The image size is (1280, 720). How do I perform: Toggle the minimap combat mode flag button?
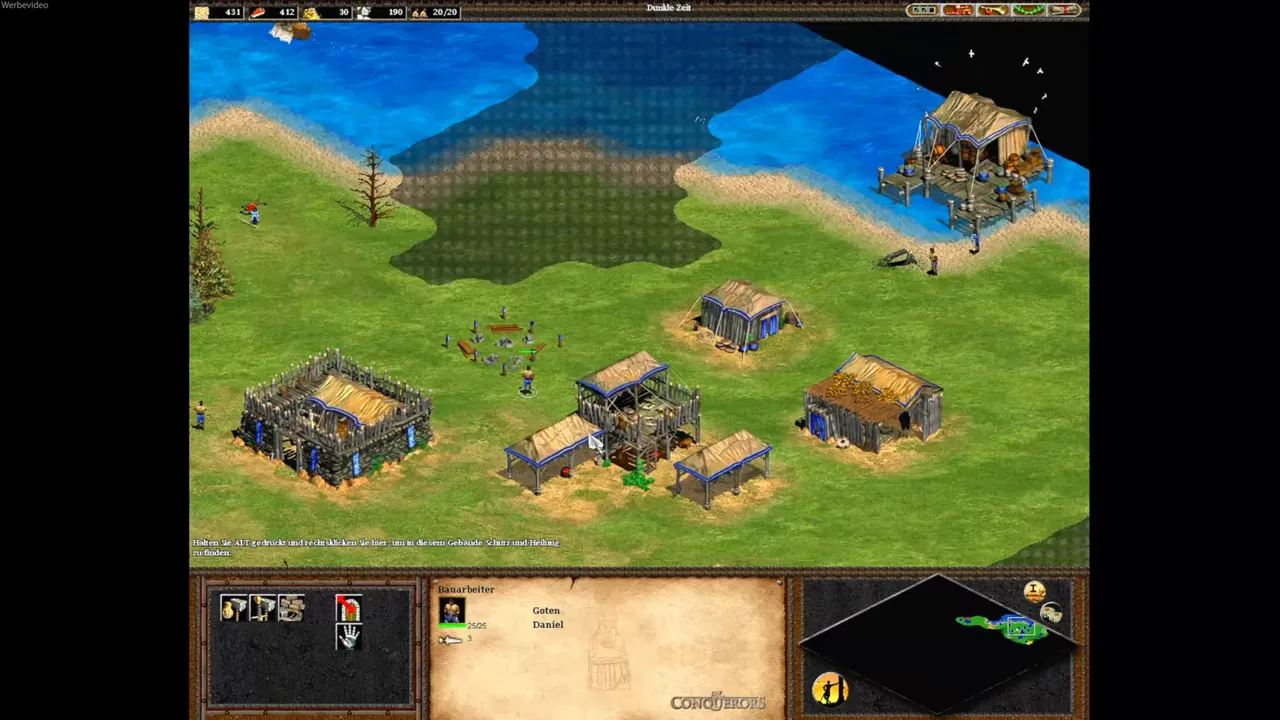[830, 690]
